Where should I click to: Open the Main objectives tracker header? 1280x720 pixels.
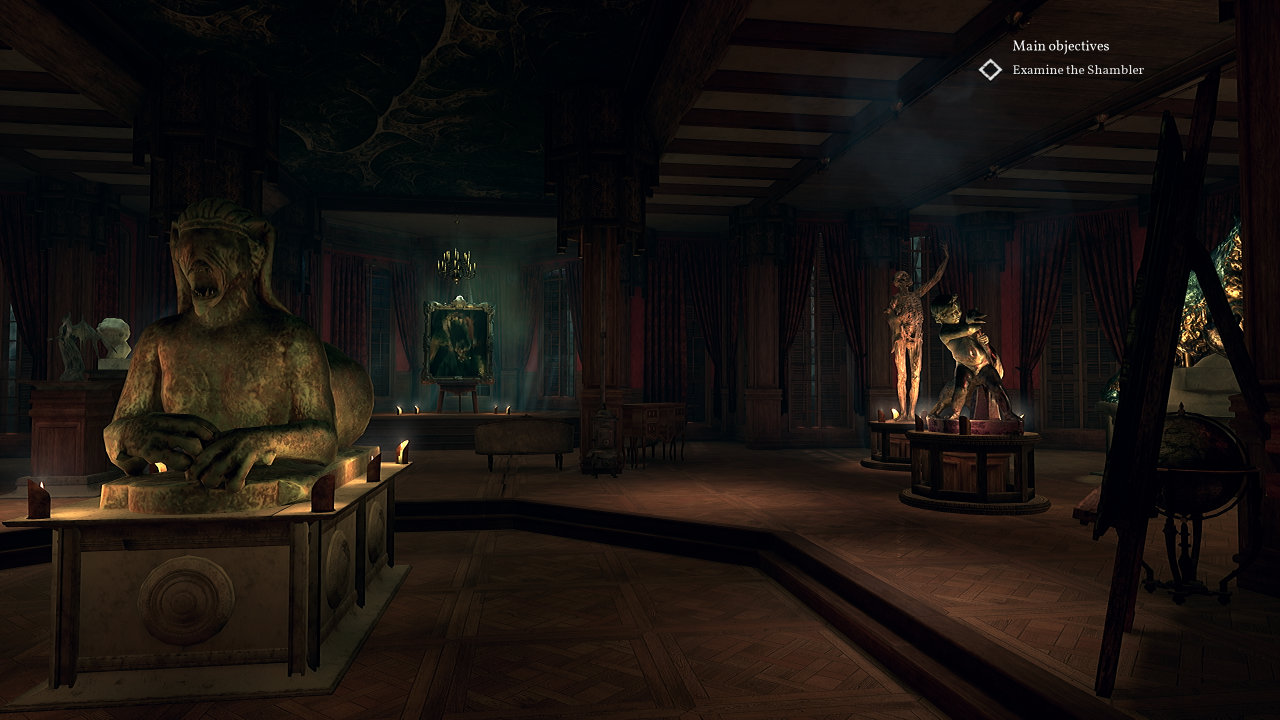tap(1060, 46)
